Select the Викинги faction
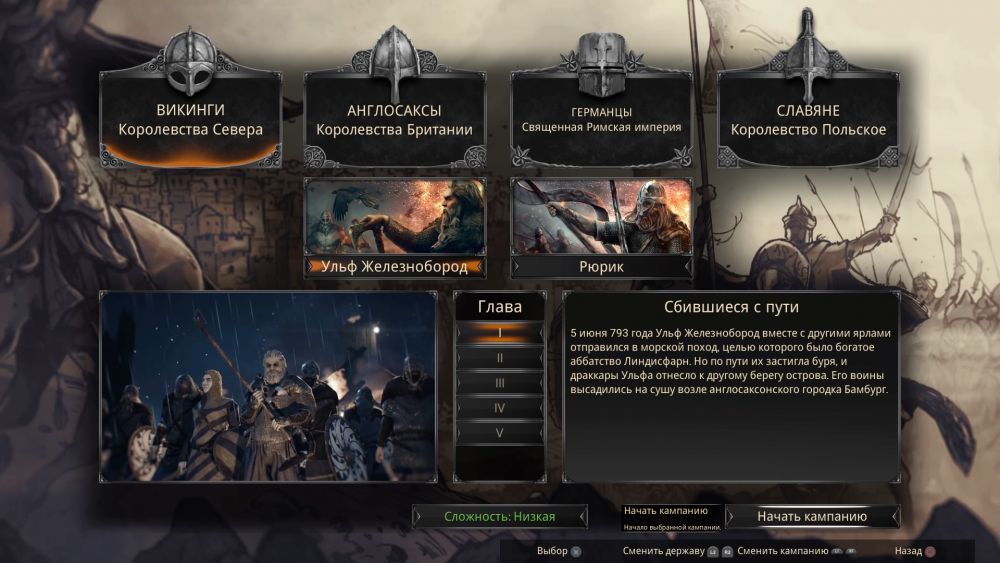 [190, 120]
